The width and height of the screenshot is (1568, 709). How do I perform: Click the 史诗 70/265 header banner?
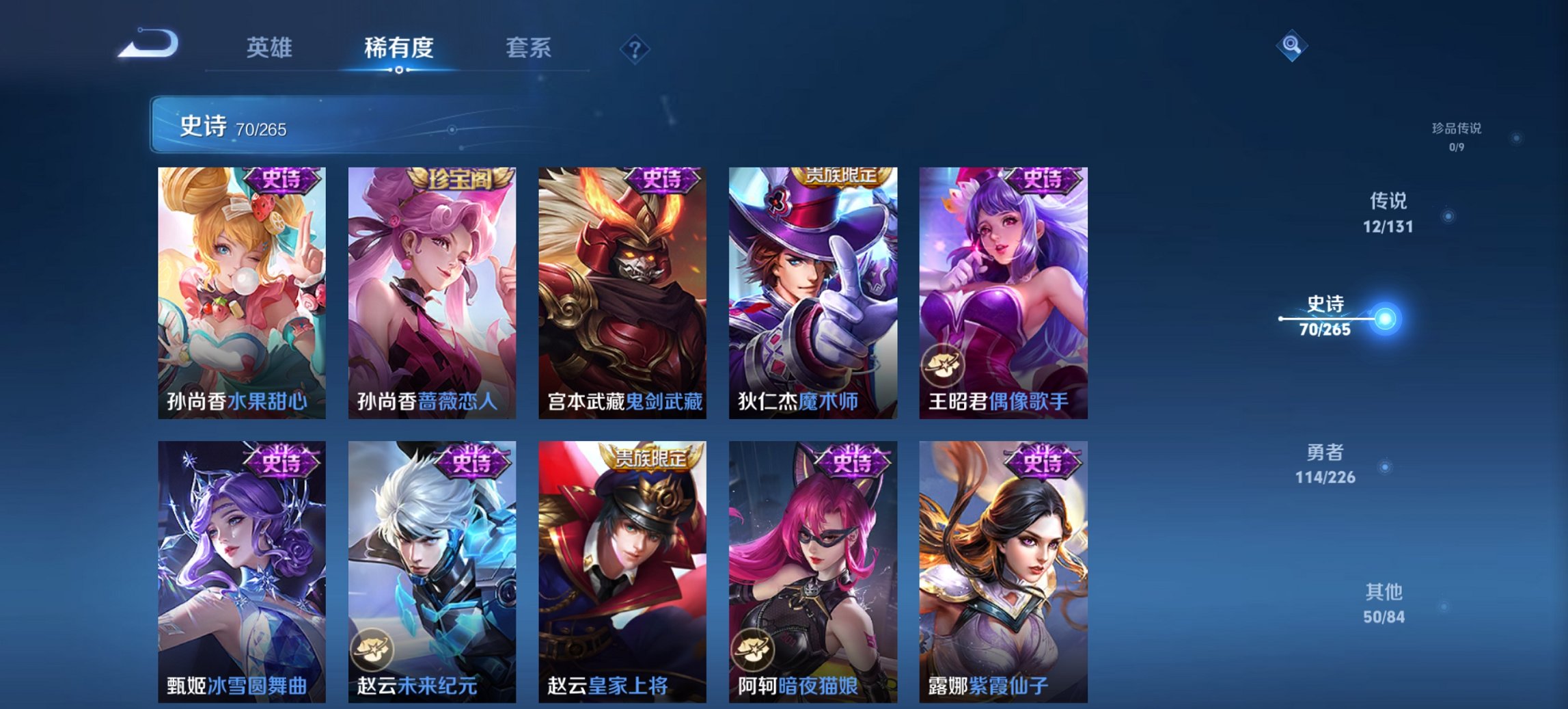[273, 126]
